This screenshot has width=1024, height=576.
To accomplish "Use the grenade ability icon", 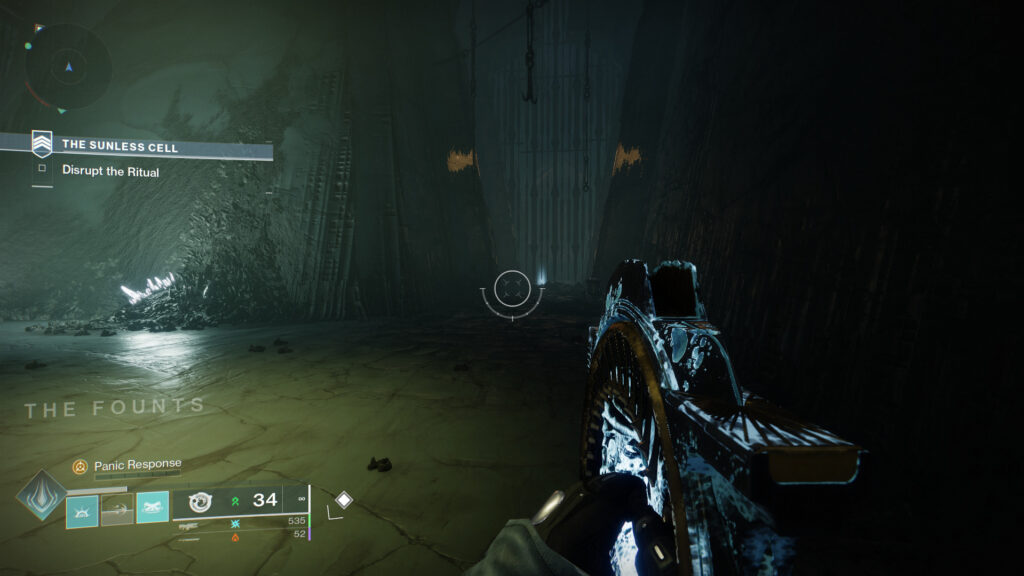I will [82, 510].
